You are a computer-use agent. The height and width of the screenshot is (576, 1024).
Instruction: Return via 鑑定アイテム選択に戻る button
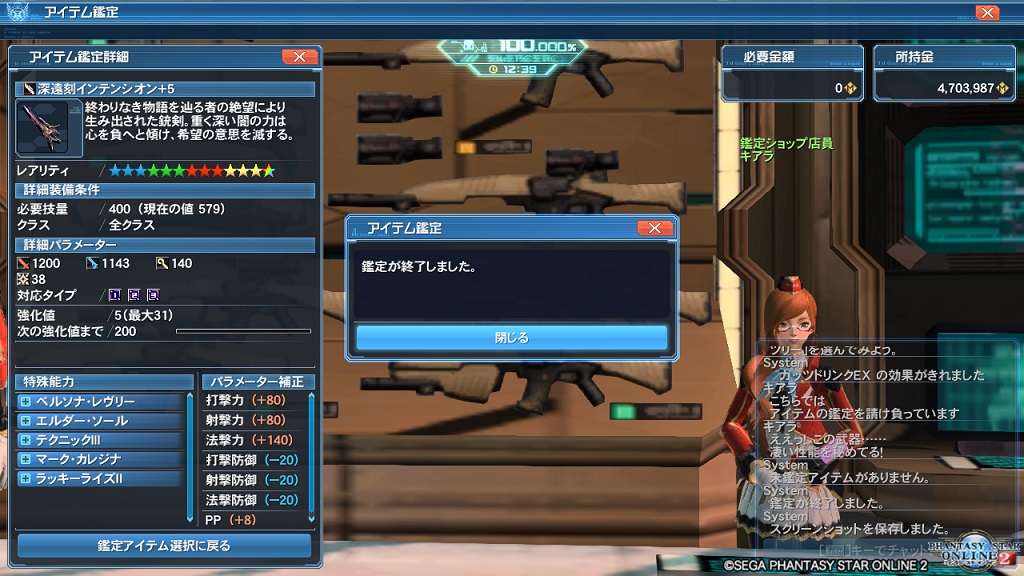(x=164, y=546)
